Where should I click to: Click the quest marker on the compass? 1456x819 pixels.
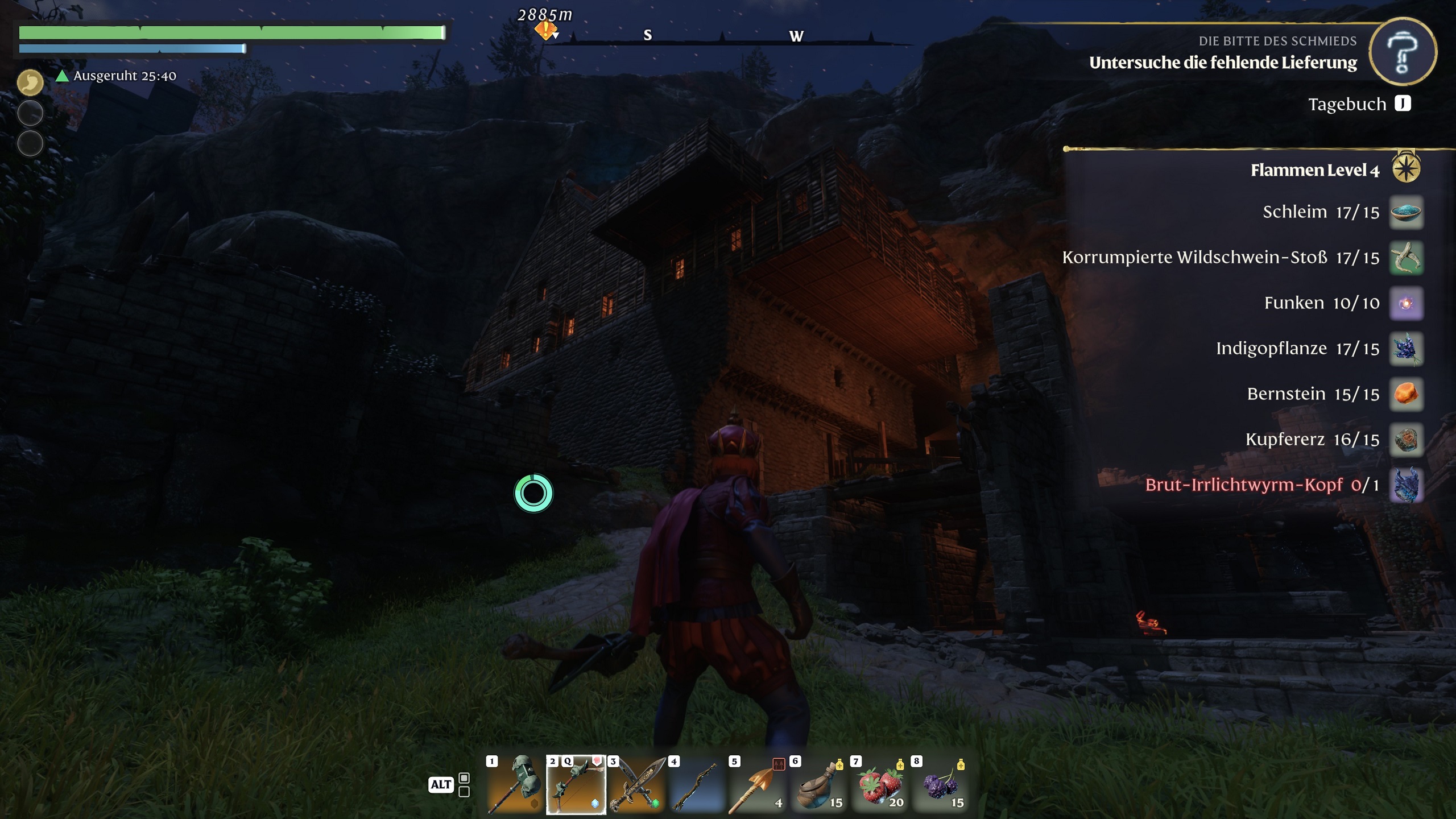[x=545, y=30]
